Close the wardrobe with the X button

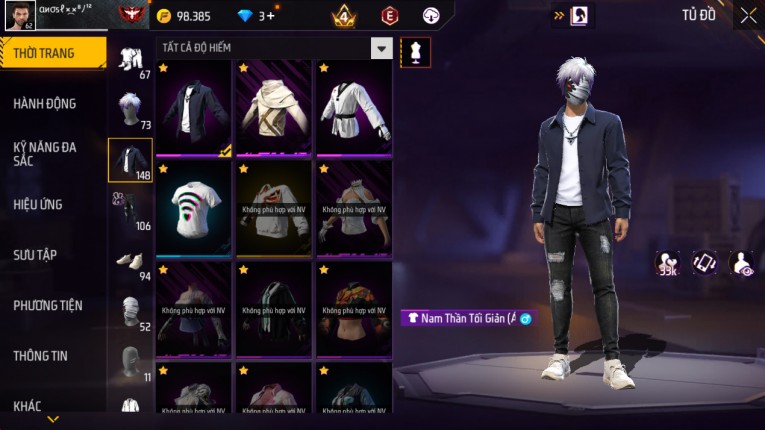click(748, 15)
